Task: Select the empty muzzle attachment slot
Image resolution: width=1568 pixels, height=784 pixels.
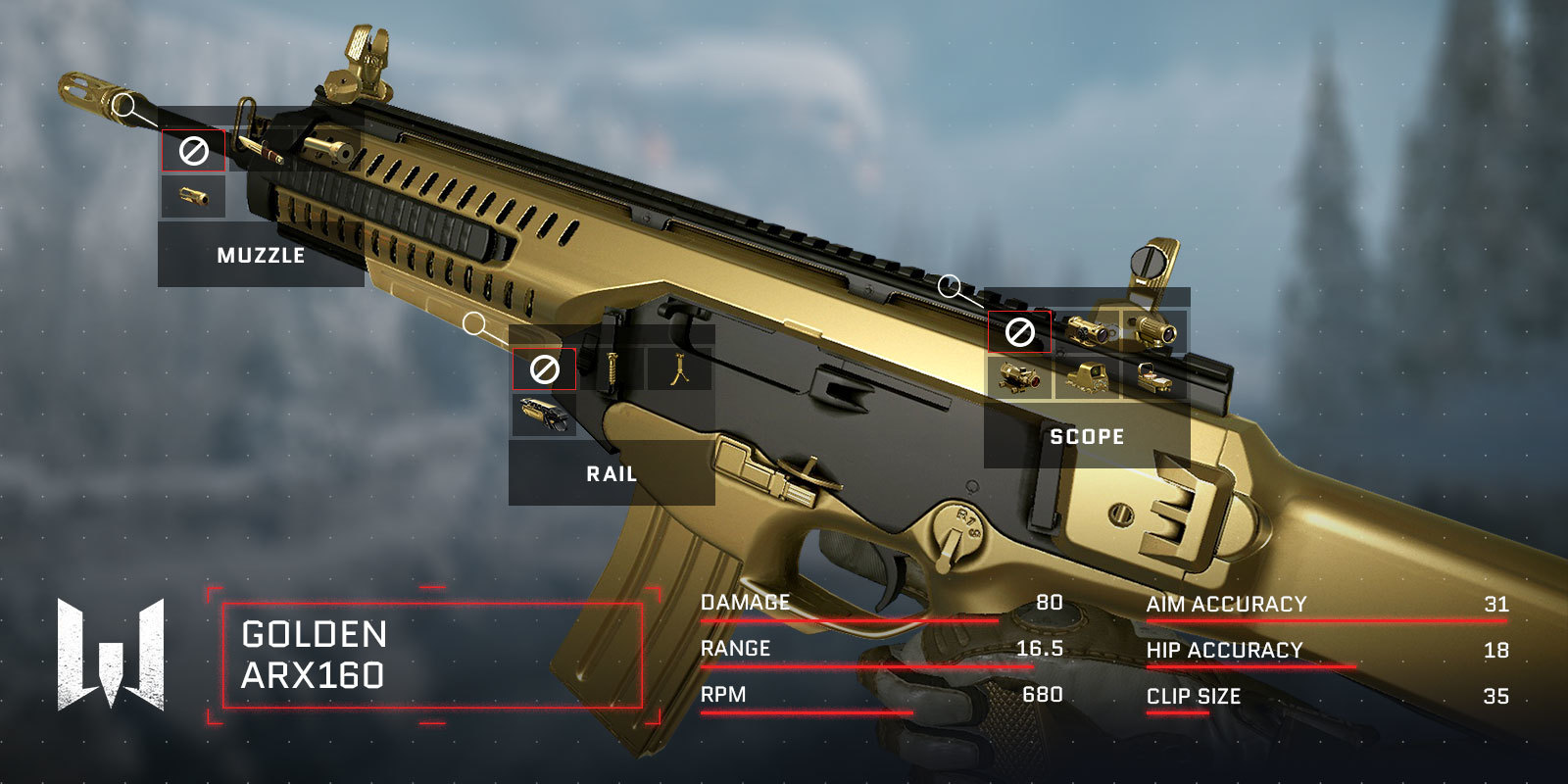Action: coord(193,151)
